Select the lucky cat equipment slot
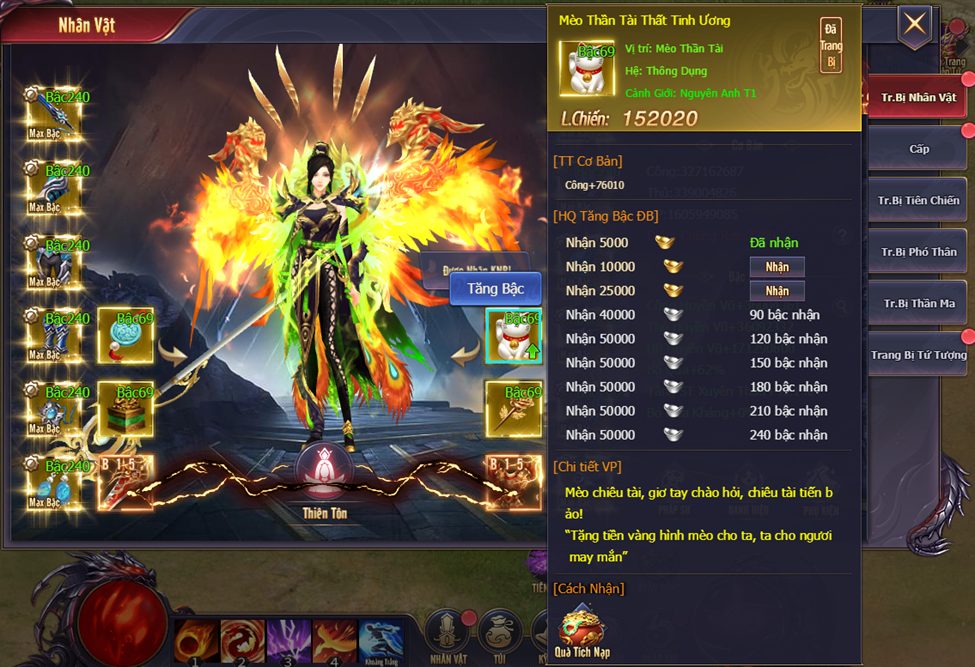This screenshot has width=975, height=667. point(514,335)
